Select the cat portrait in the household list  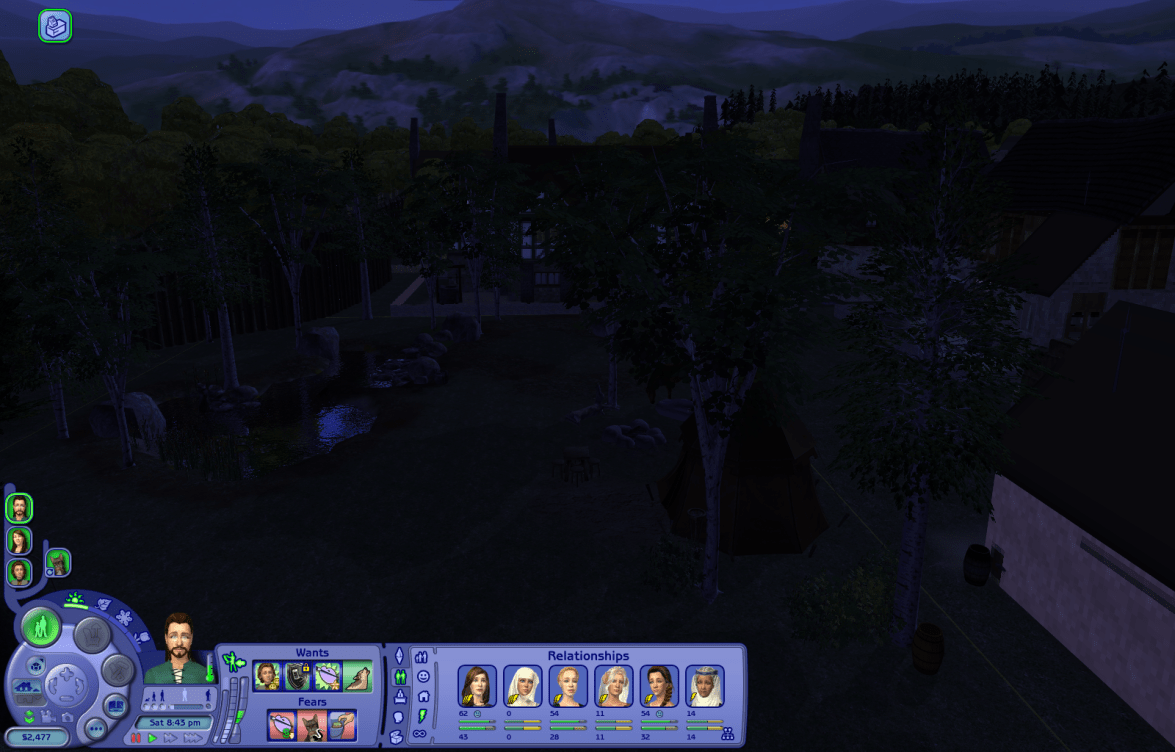pyautogui.click(x=59, y=562)
